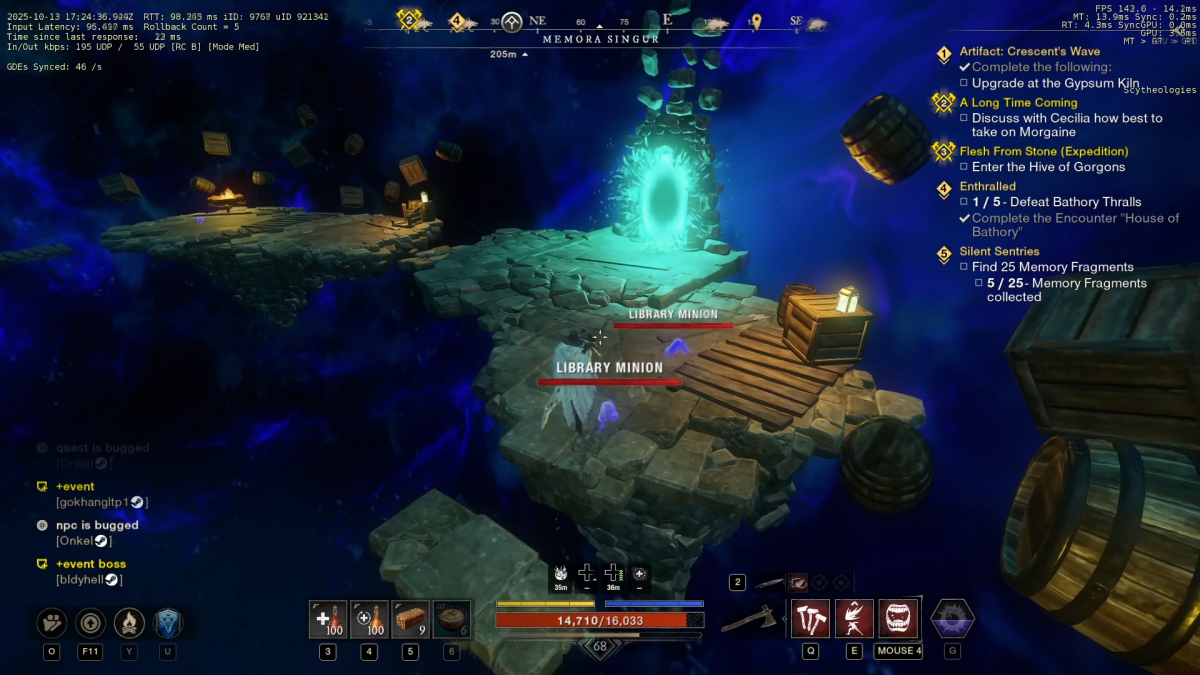
Task: Use the health potion in slot 3
Action: (328, 620)
